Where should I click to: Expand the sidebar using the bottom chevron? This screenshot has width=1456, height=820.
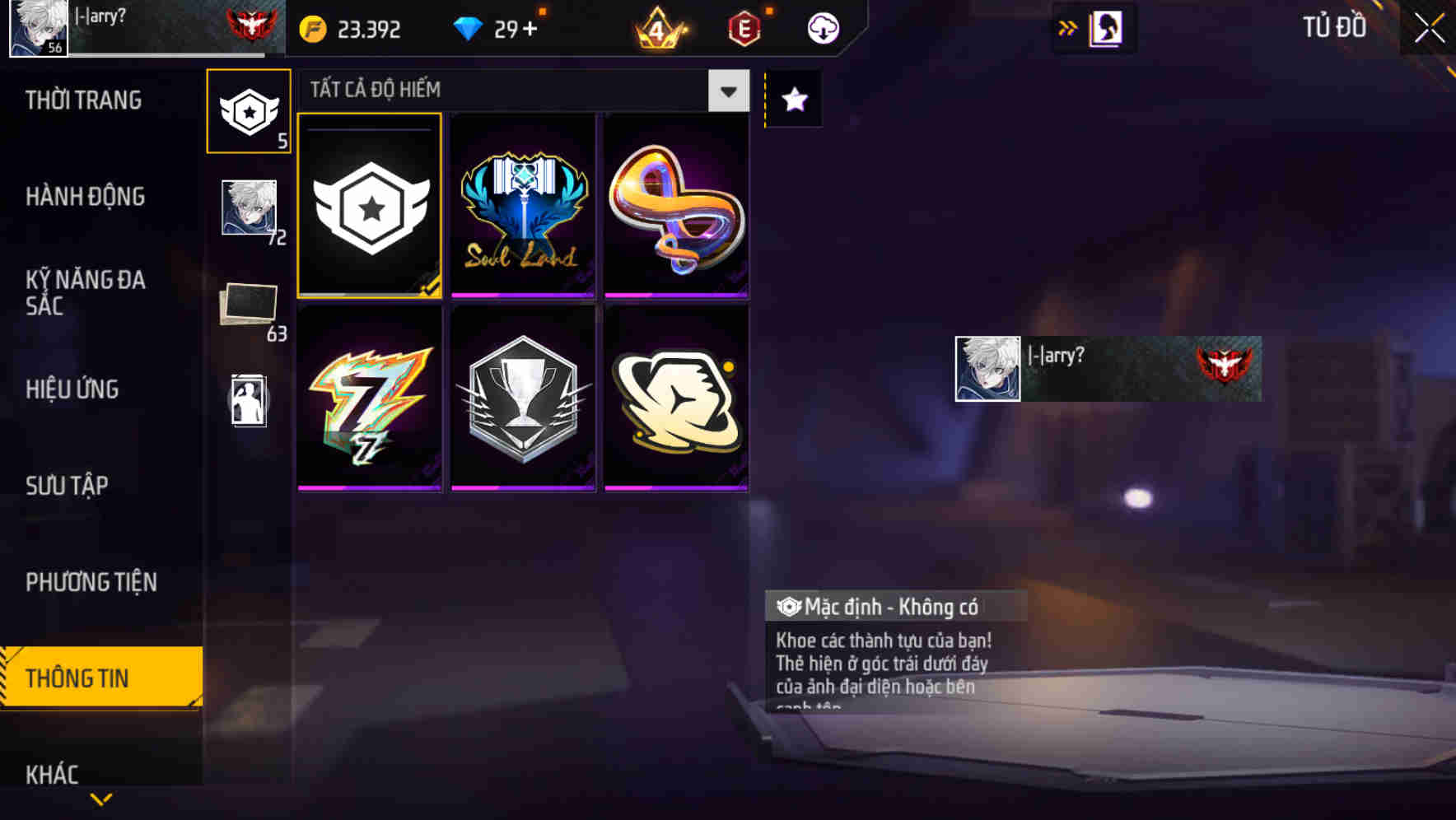[101, 799]
